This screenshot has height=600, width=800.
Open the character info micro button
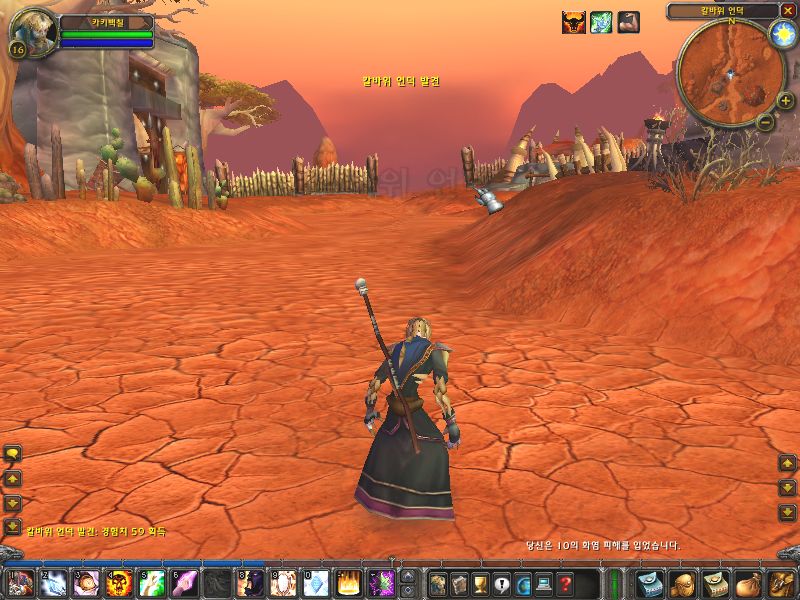pos(437,583)
